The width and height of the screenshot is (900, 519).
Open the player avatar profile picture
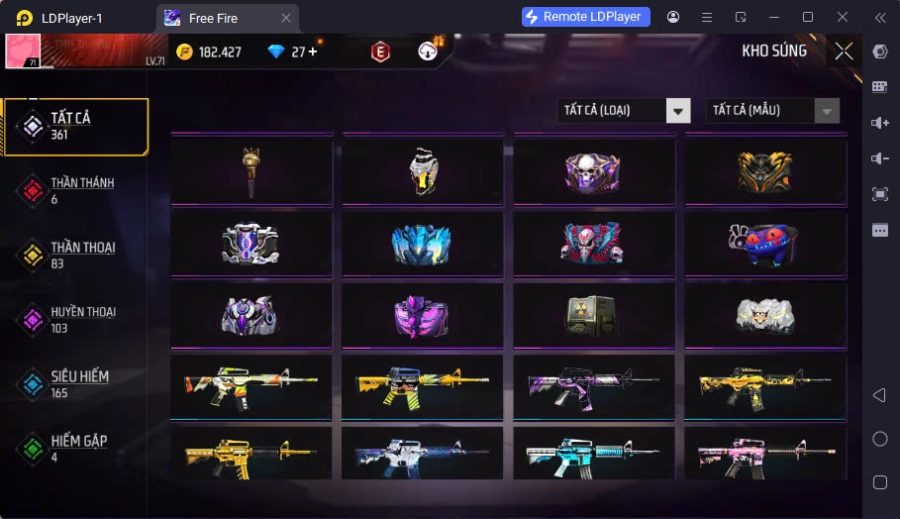(x=23, y=51)
